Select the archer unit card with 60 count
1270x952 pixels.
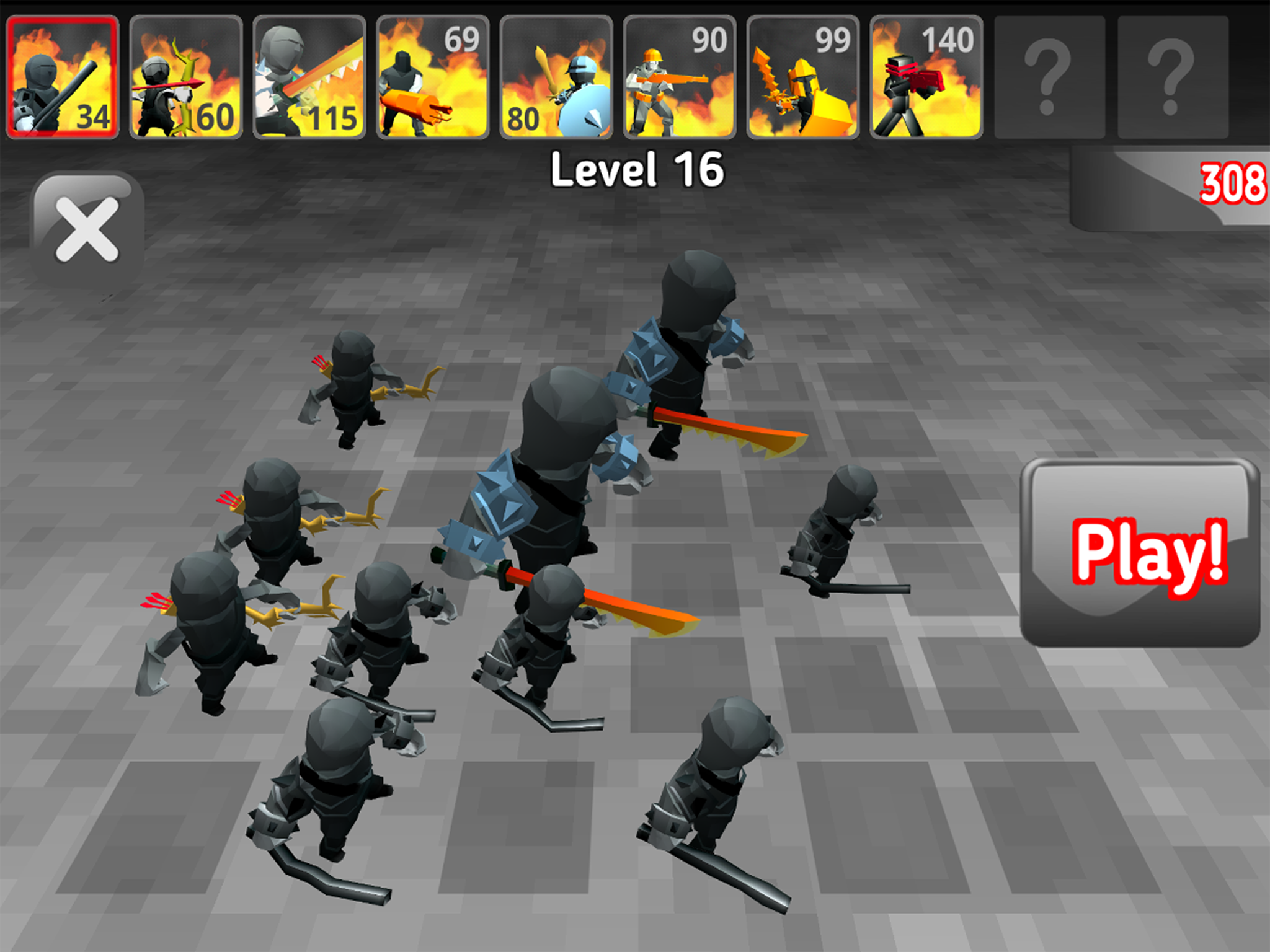pos(185,74)
